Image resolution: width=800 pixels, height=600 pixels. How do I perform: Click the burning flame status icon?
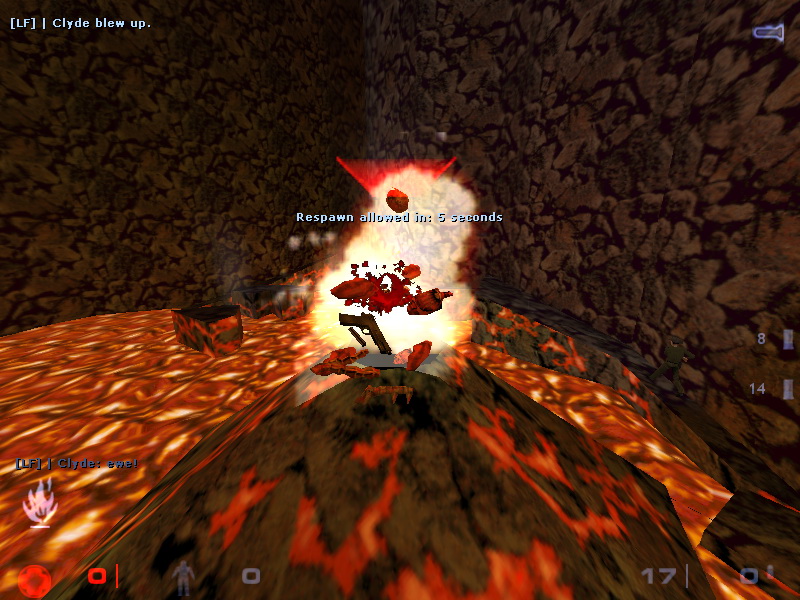pyautogui.click(x=39, y=501)
